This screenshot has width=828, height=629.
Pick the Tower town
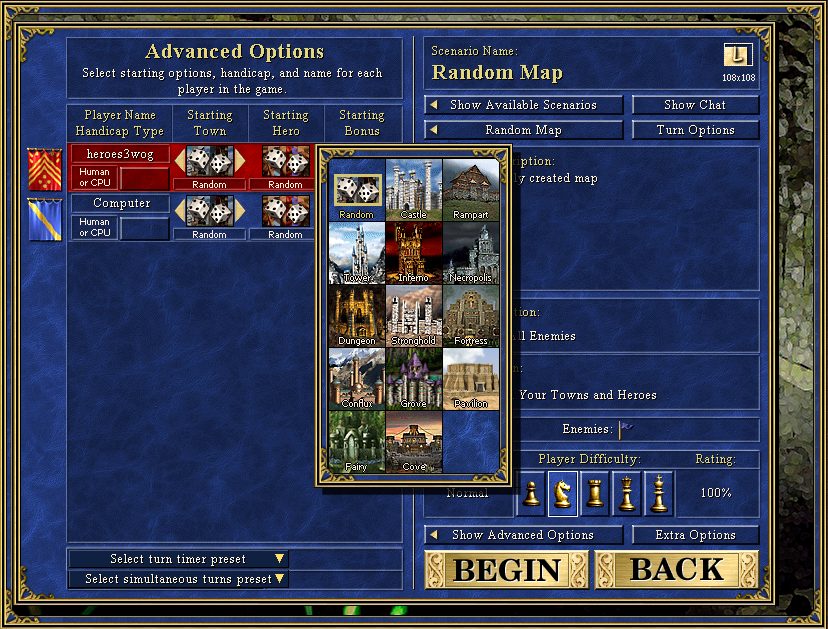(356, 252)
